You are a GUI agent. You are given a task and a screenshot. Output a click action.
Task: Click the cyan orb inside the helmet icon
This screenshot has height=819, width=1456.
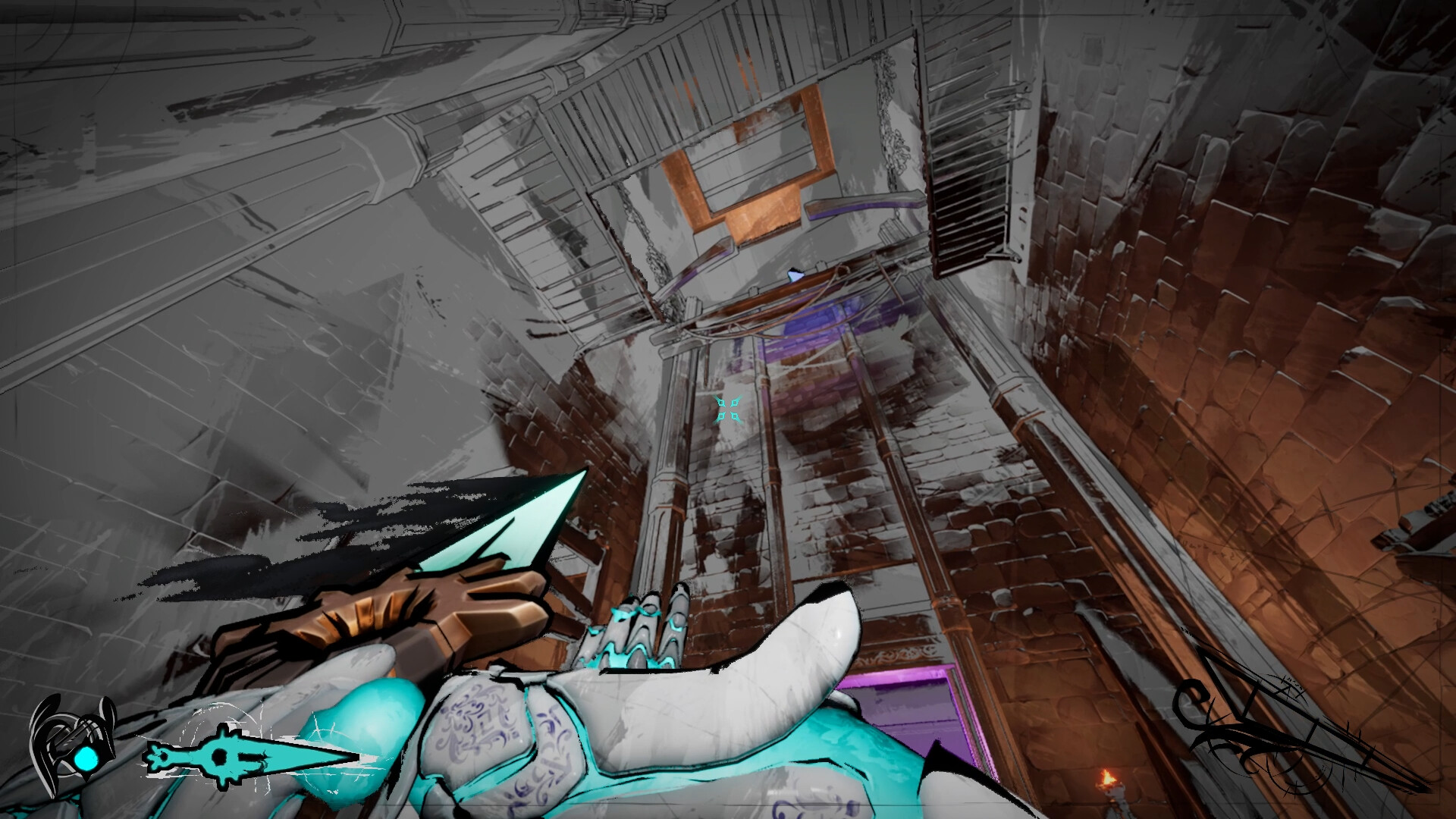pos(86,758)
